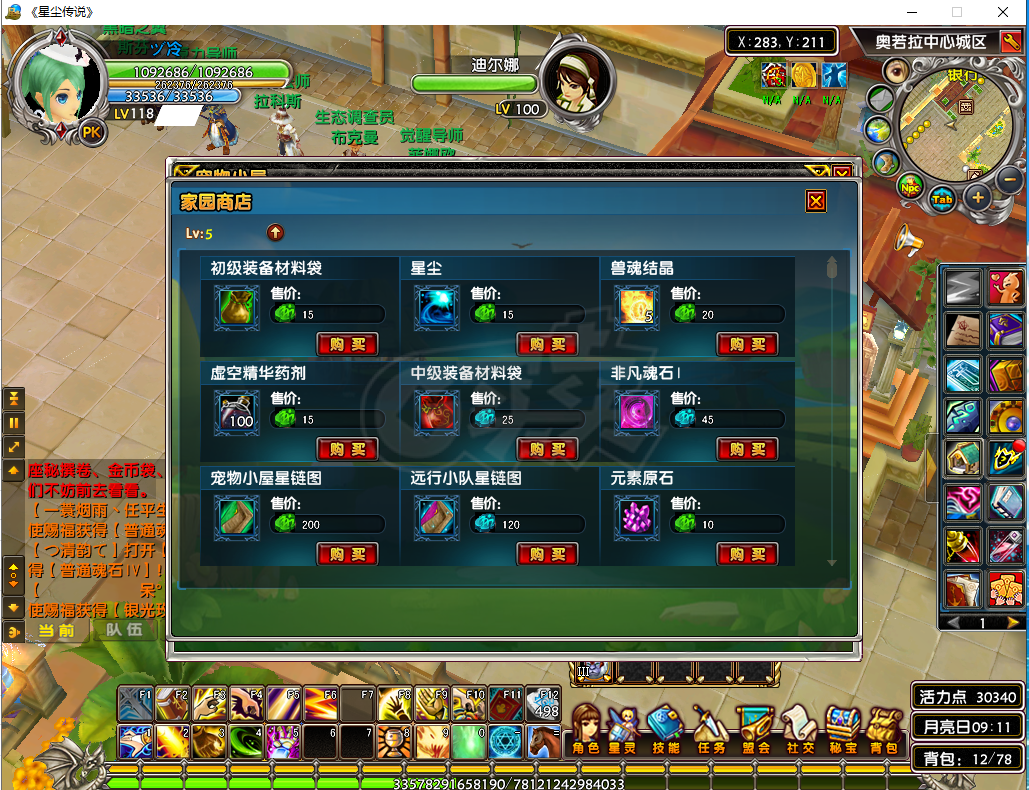Image resolution: width=1029 pixels, height=790 pixels.
Task: Close the 家园商店 shop window
Action: (x=816, y=202)
